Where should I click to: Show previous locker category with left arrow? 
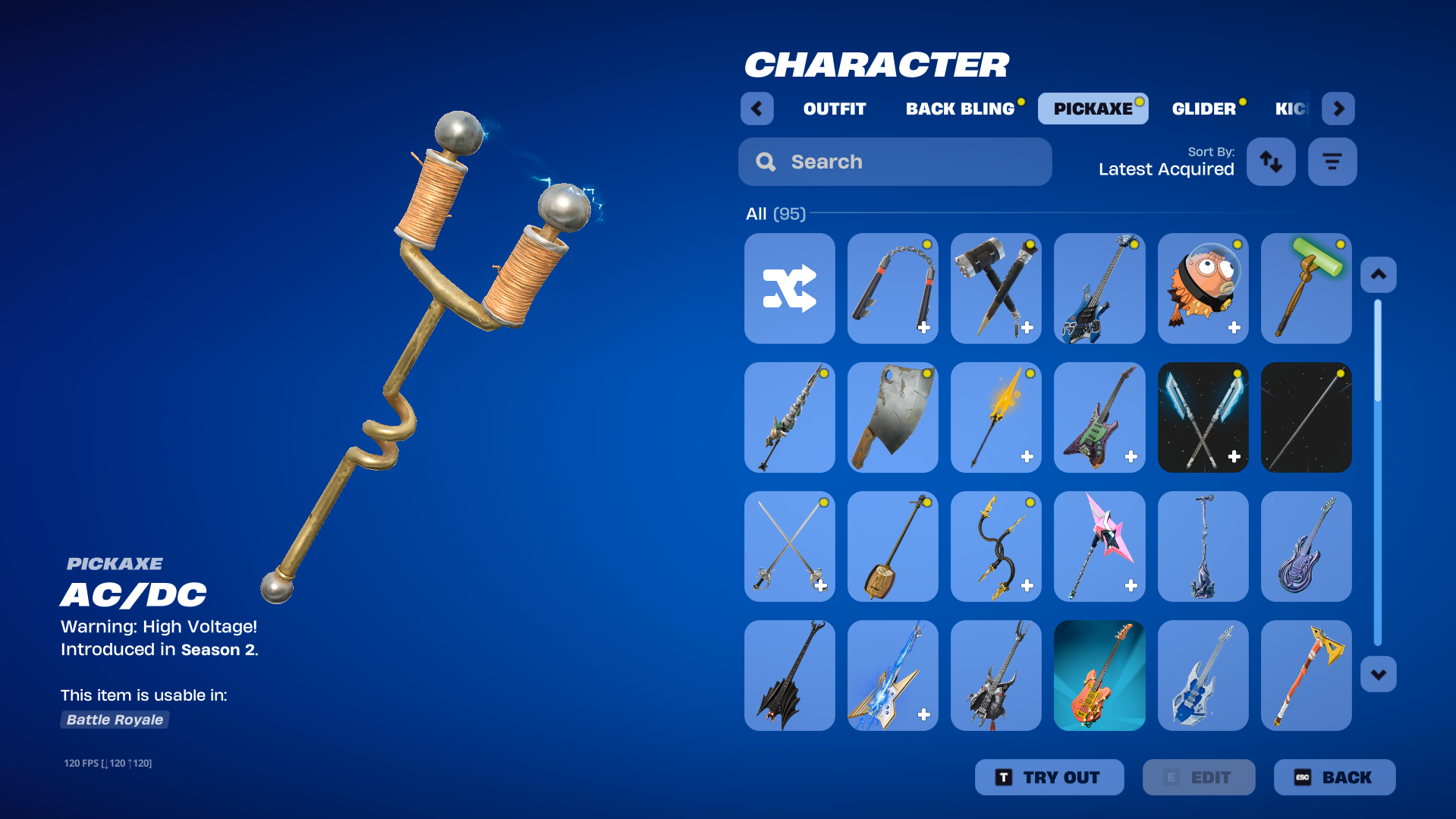(756, 109)
